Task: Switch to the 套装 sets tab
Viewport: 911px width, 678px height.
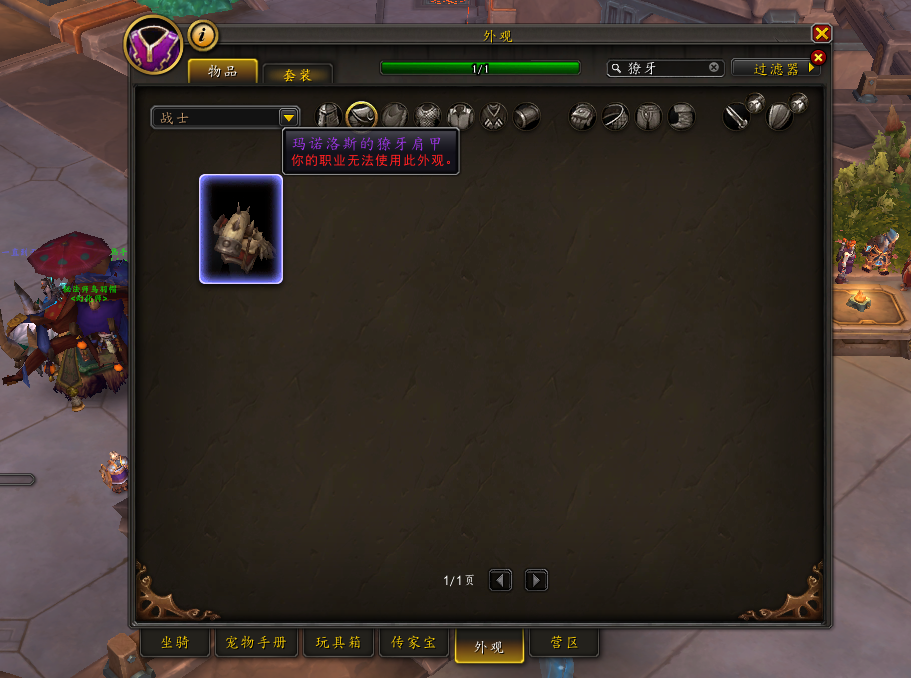Action: point(297,74)
